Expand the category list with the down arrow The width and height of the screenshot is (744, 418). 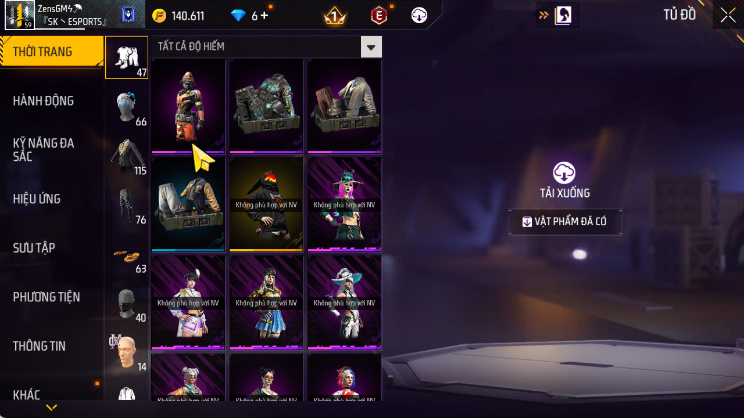click(52, 408)
